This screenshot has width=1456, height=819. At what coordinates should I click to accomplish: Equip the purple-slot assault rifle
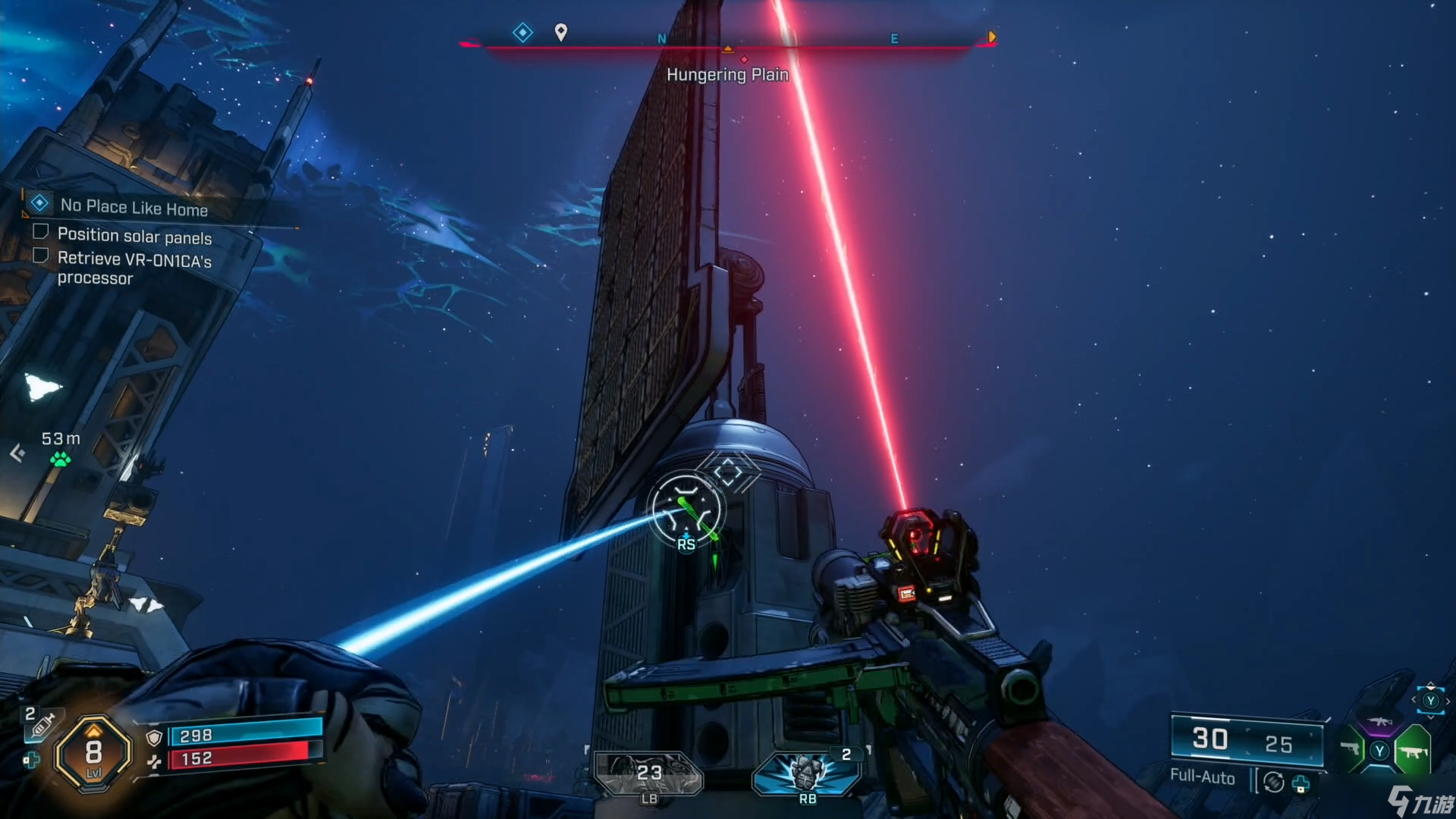point(1380,722)
